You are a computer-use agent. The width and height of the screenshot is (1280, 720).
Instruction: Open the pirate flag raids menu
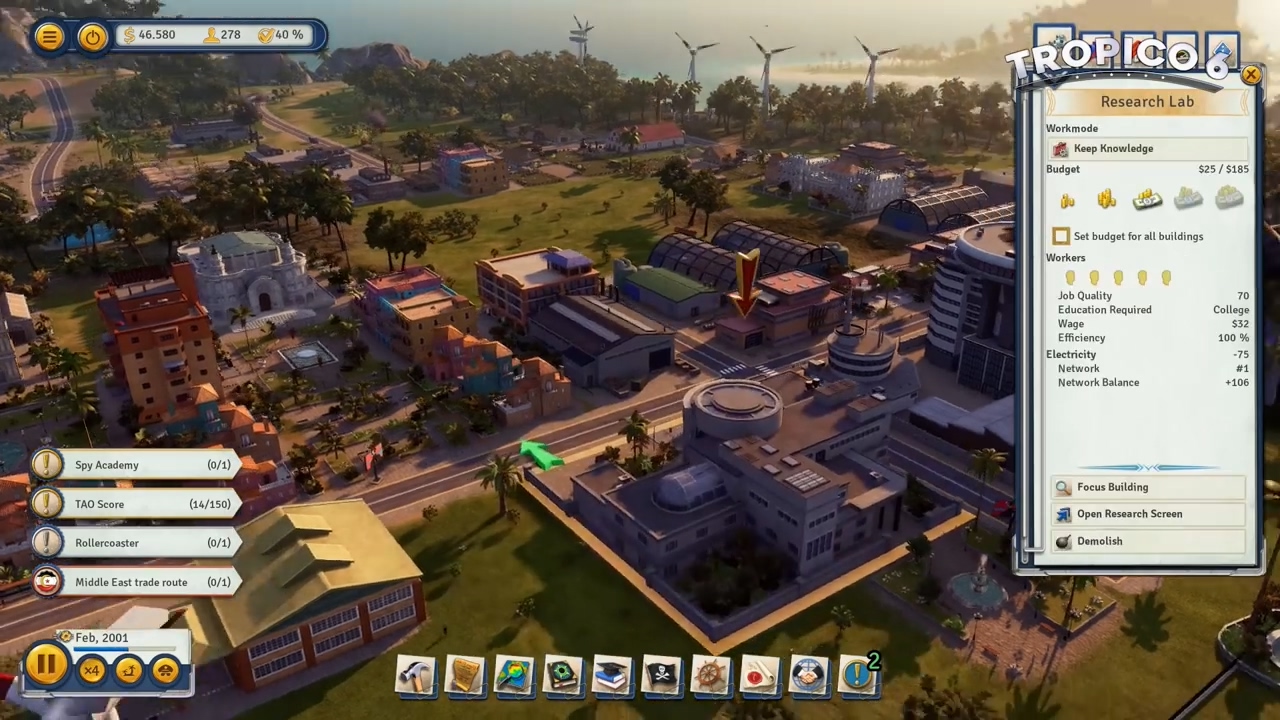point(661,676)
